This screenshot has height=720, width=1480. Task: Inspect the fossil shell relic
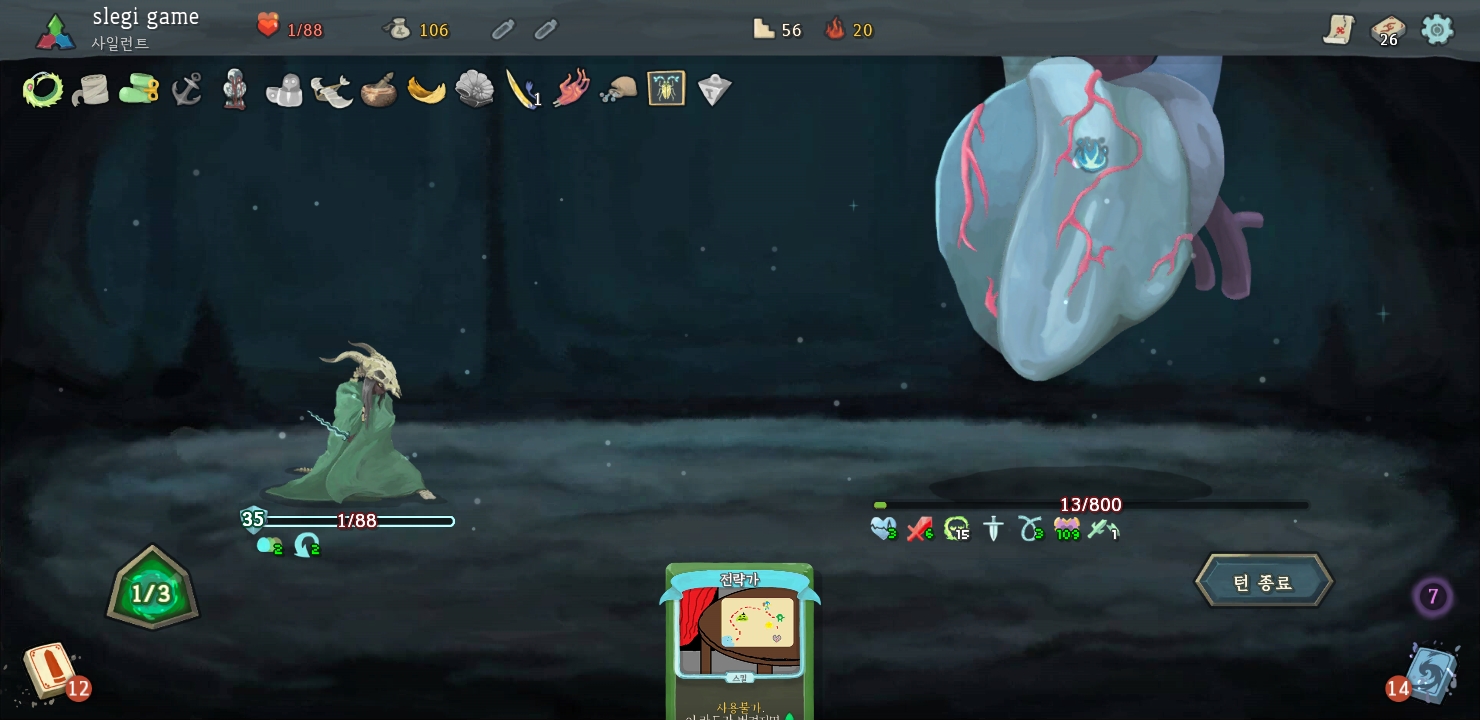(475, 90)
